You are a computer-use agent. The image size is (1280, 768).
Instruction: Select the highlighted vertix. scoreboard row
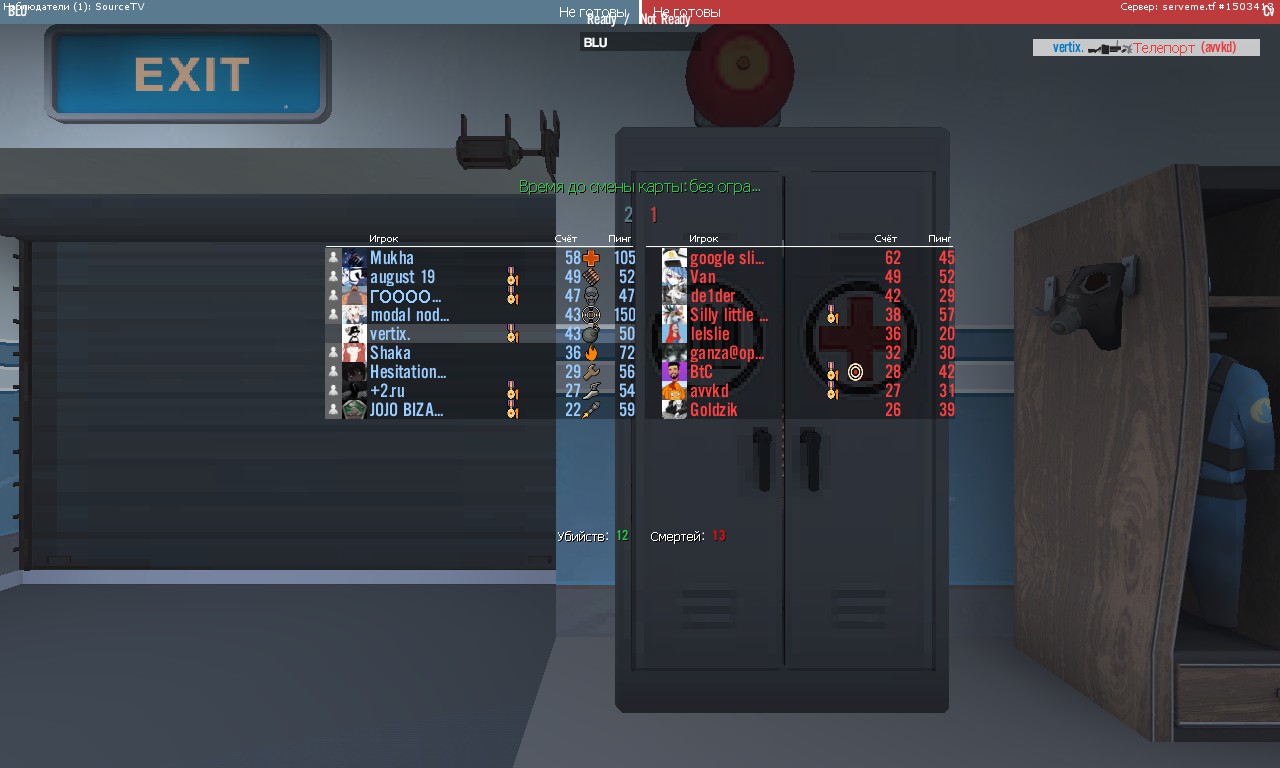(390, 334)
